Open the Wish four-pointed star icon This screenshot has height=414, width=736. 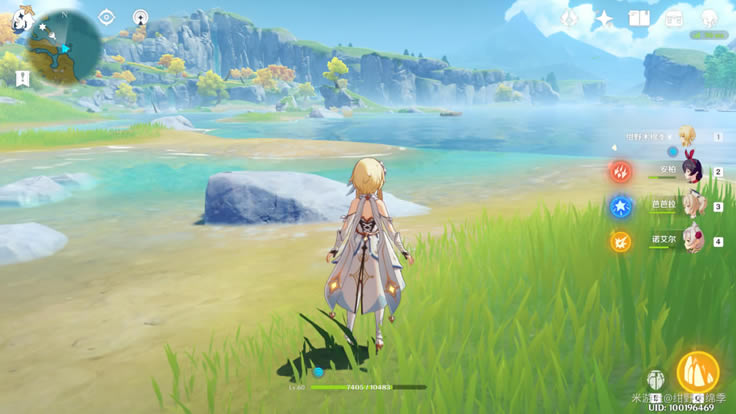click(605, 18)
